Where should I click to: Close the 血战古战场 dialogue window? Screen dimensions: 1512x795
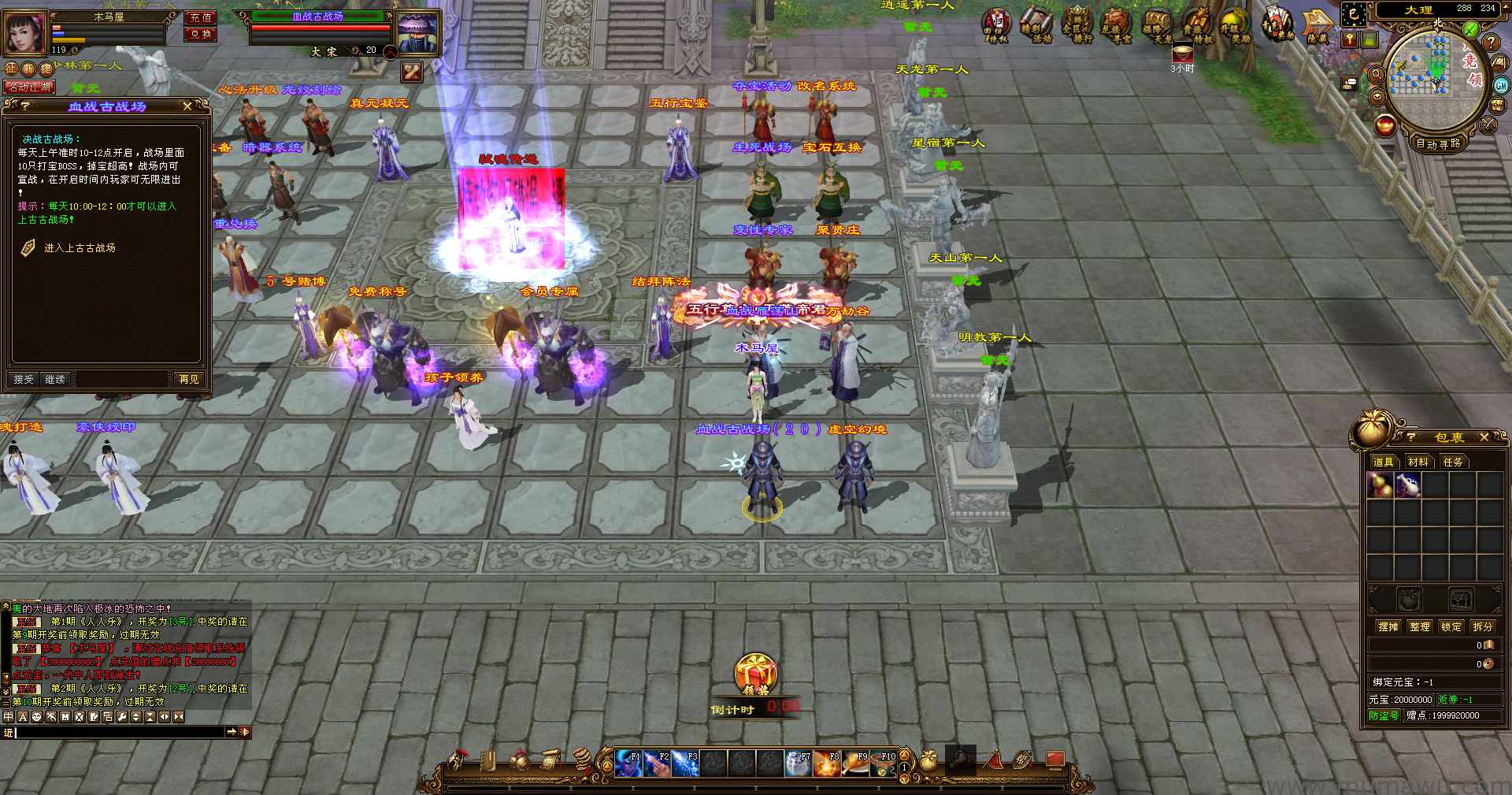pos(187,106)
